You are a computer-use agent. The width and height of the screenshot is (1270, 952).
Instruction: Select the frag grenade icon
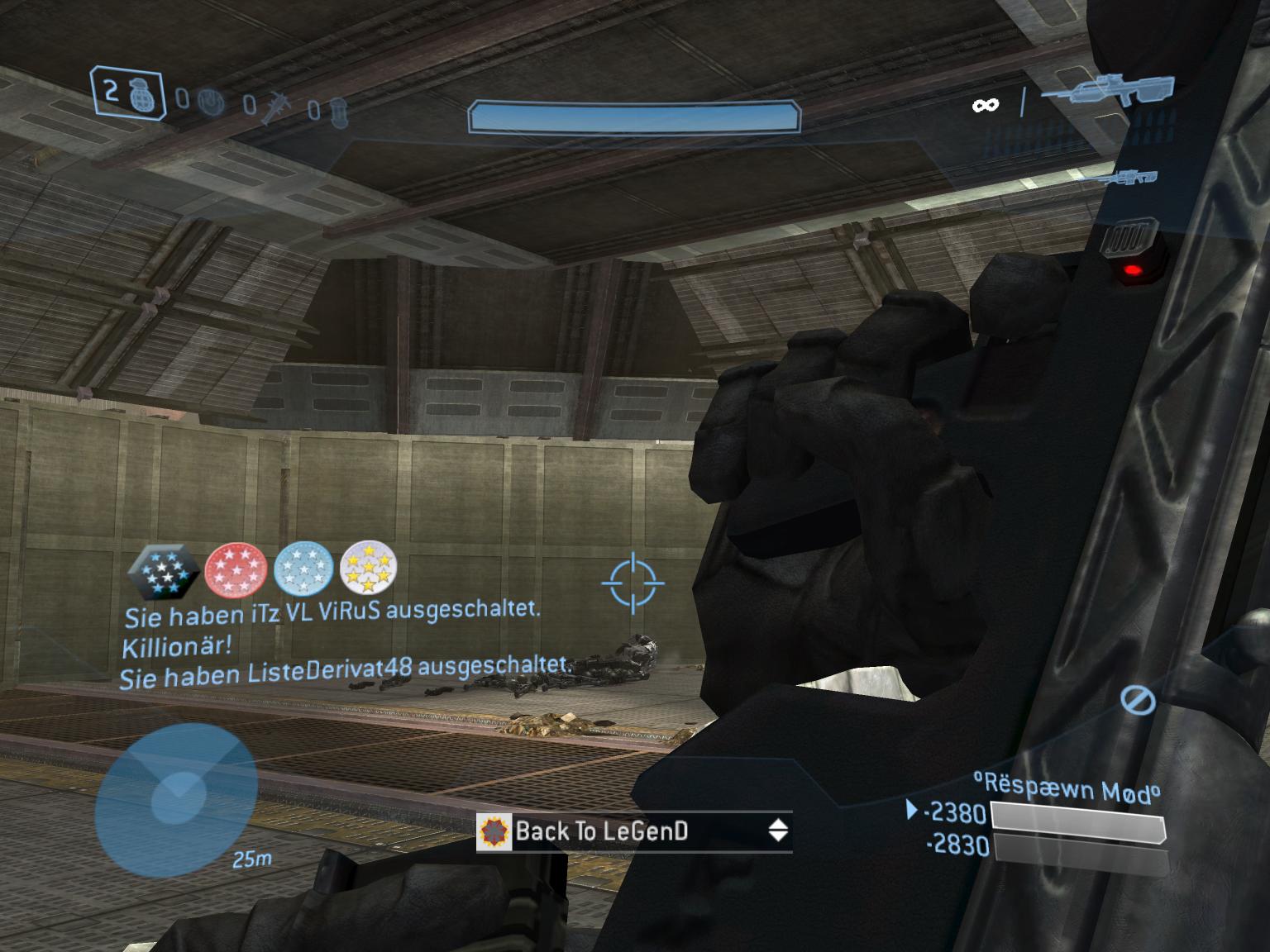coord(141,97)
